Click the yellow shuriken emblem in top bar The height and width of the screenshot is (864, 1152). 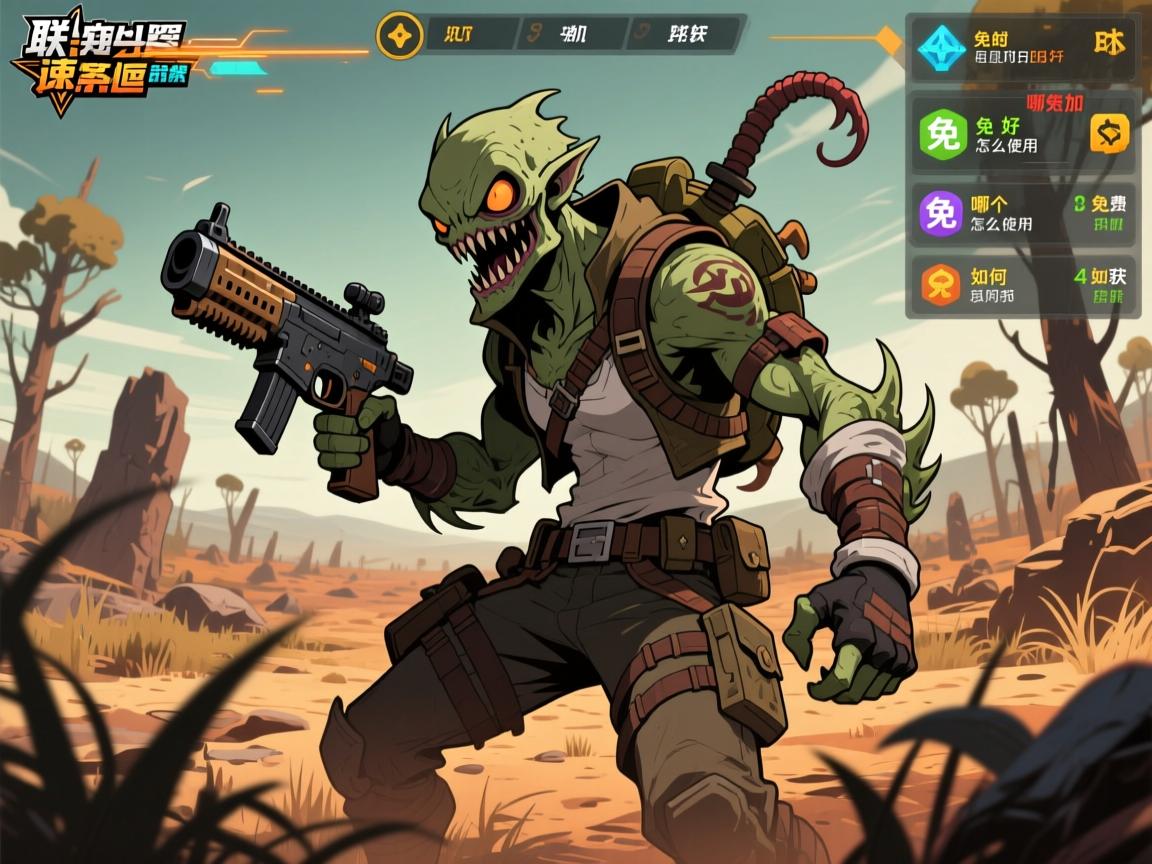[x=399, y=35]
